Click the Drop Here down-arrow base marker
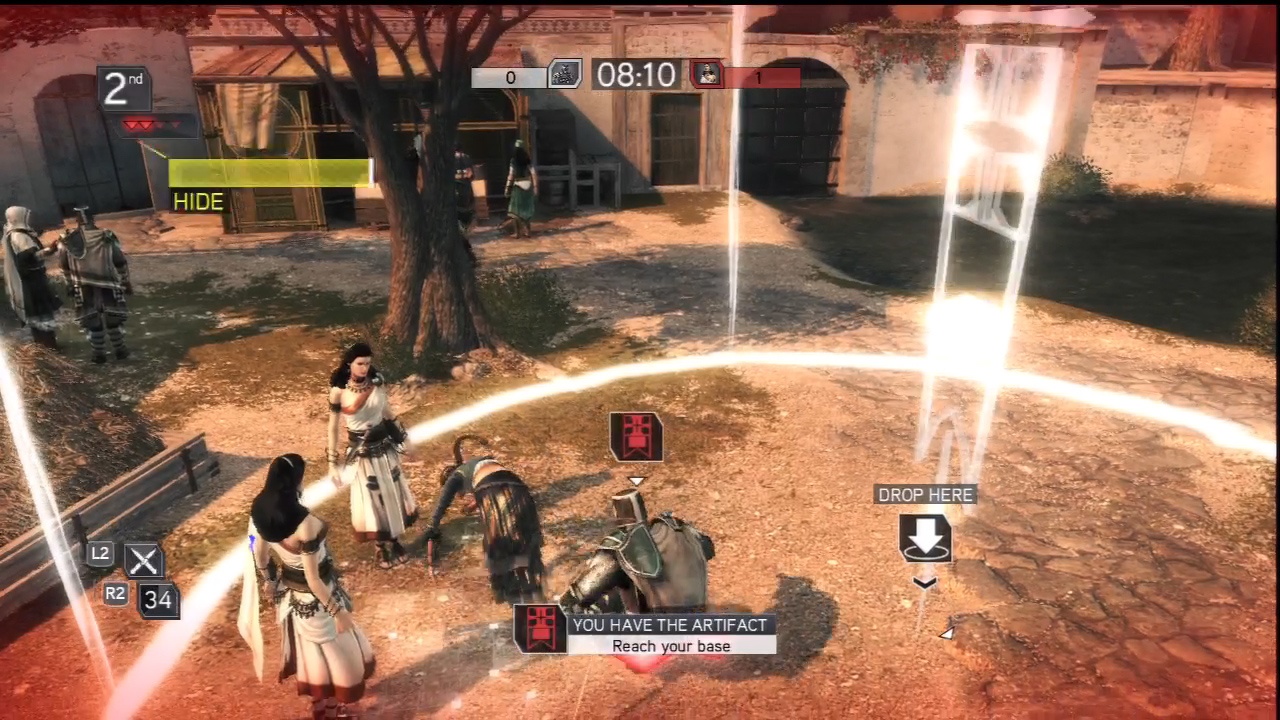The image size is (1280, 720). click(x=925, y=538)
